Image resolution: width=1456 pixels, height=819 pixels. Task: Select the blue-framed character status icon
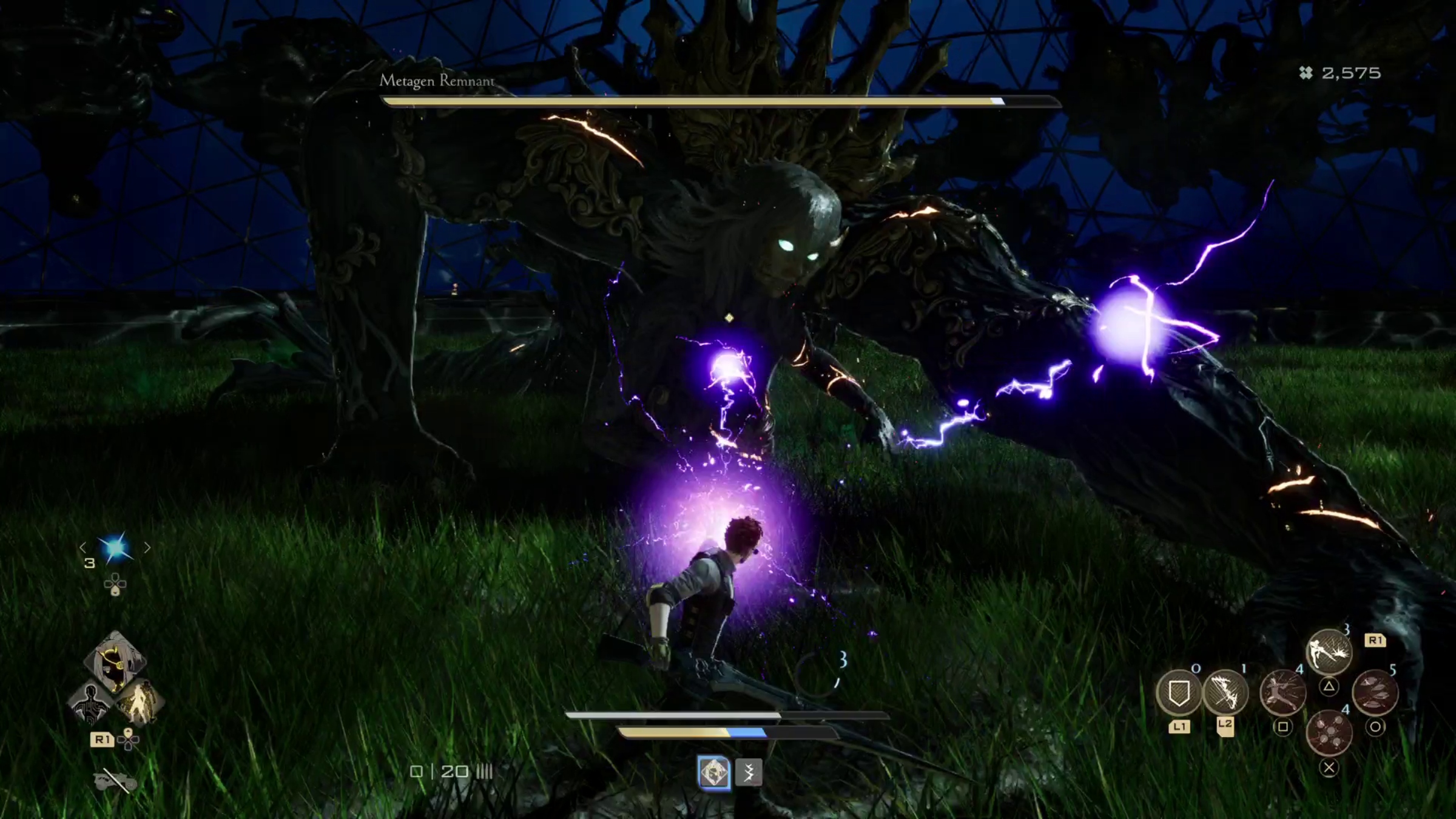point(713,773)
